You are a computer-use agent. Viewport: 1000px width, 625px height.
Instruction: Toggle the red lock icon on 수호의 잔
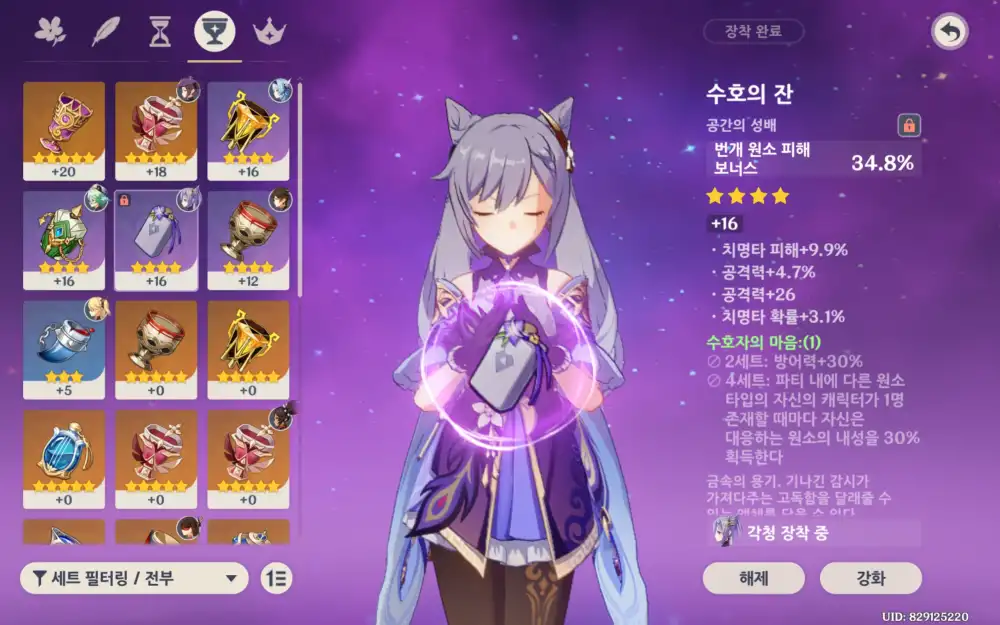(x=909, y=125)
